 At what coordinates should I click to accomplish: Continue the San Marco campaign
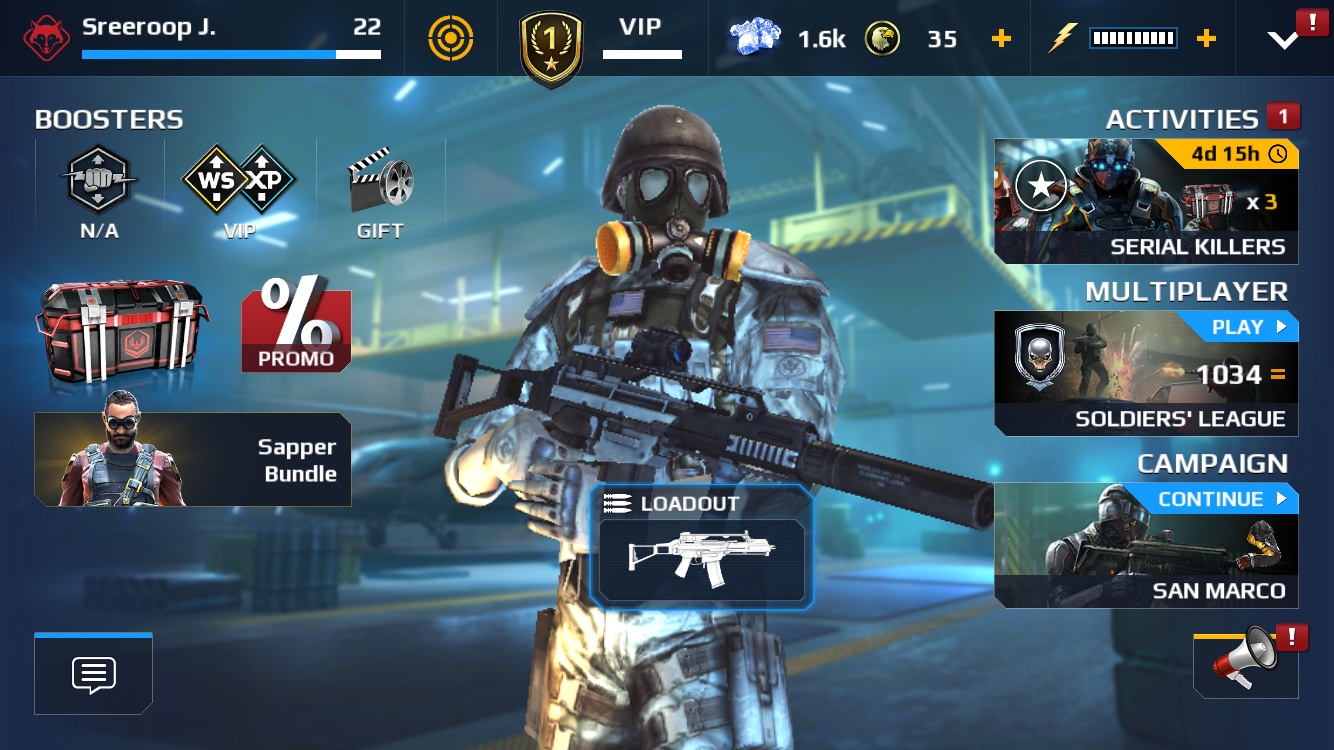[1146, 546]
